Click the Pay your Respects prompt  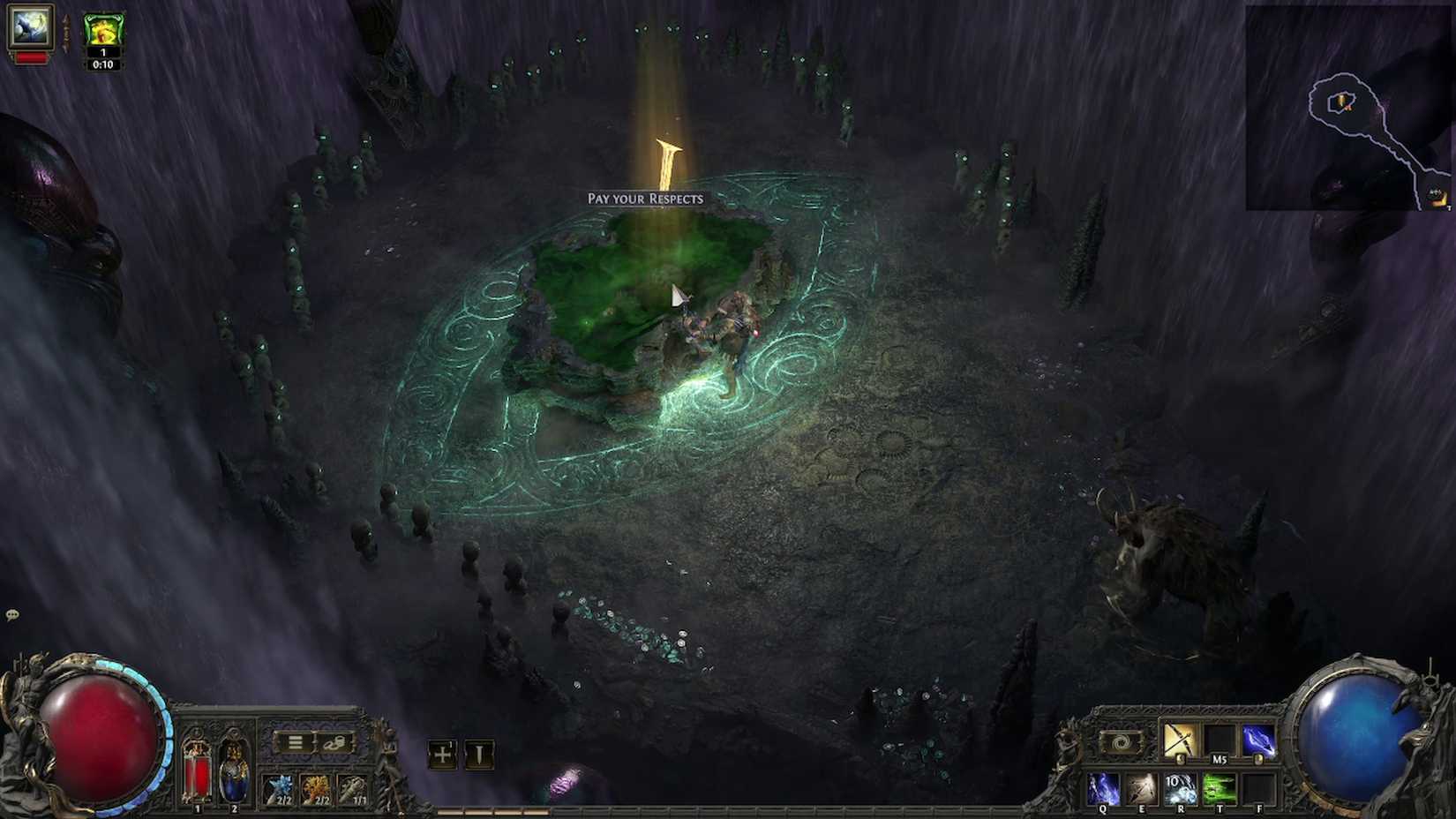pos(646,199)
